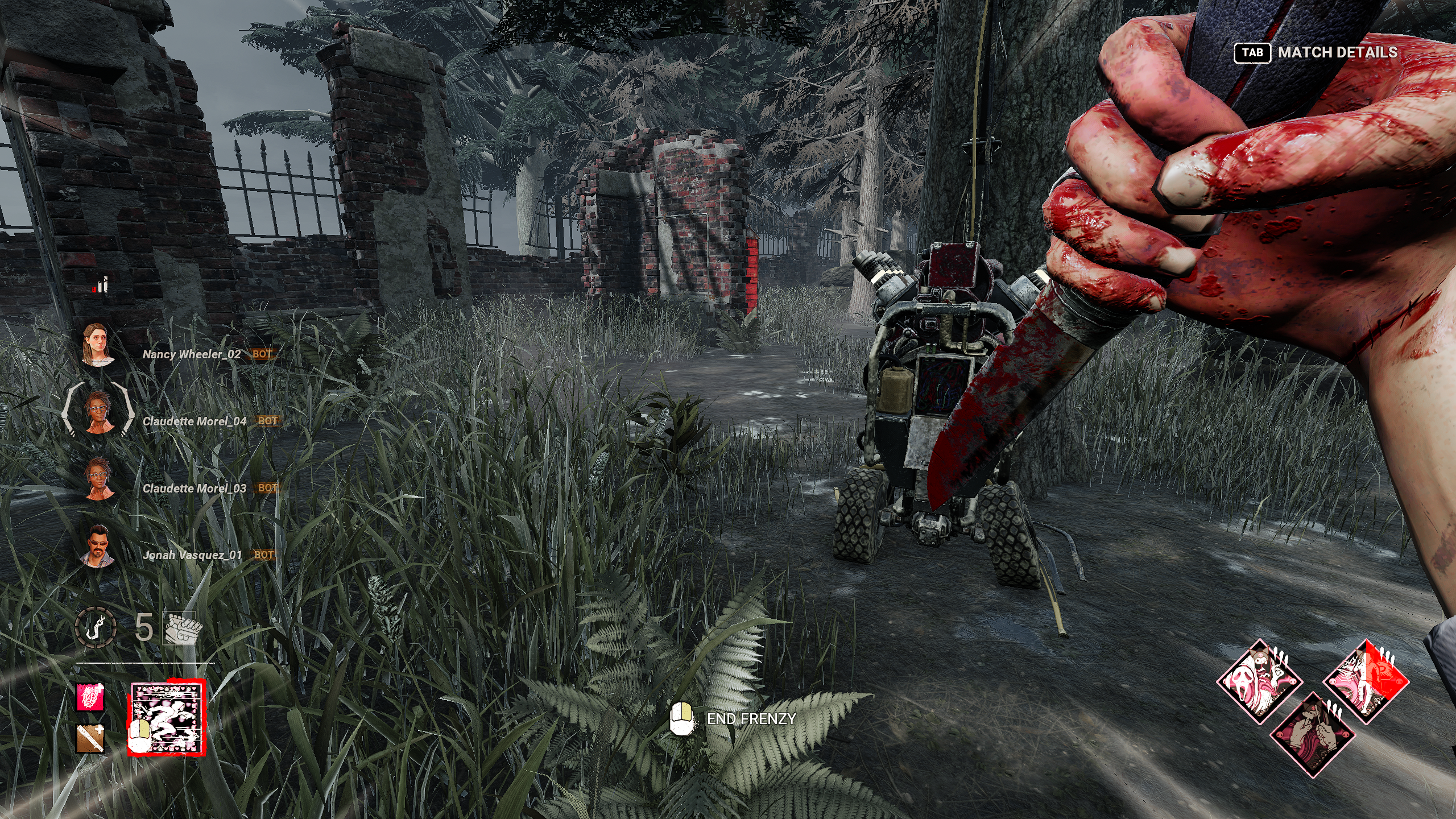The height and width of the screenshot is (819, 1456).
Task: Select Nancy Wheeler_02 survivor portrait
Action: point(98,345)
